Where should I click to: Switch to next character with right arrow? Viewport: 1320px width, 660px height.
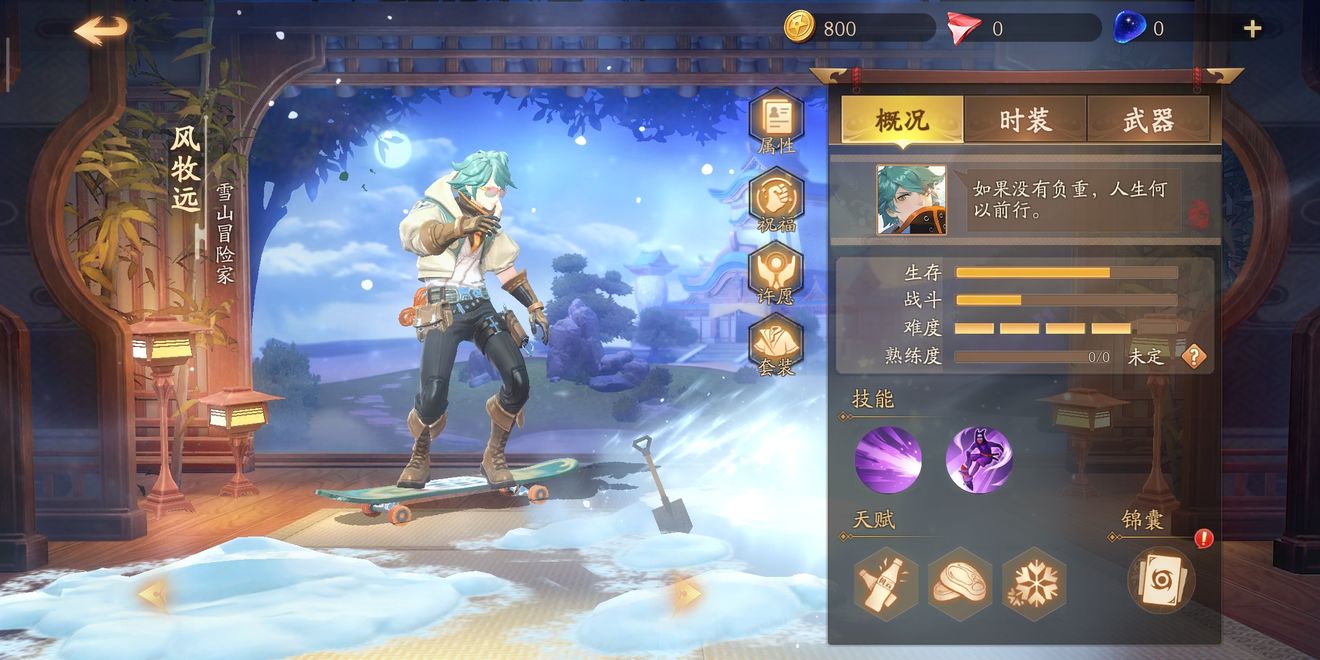687,595
